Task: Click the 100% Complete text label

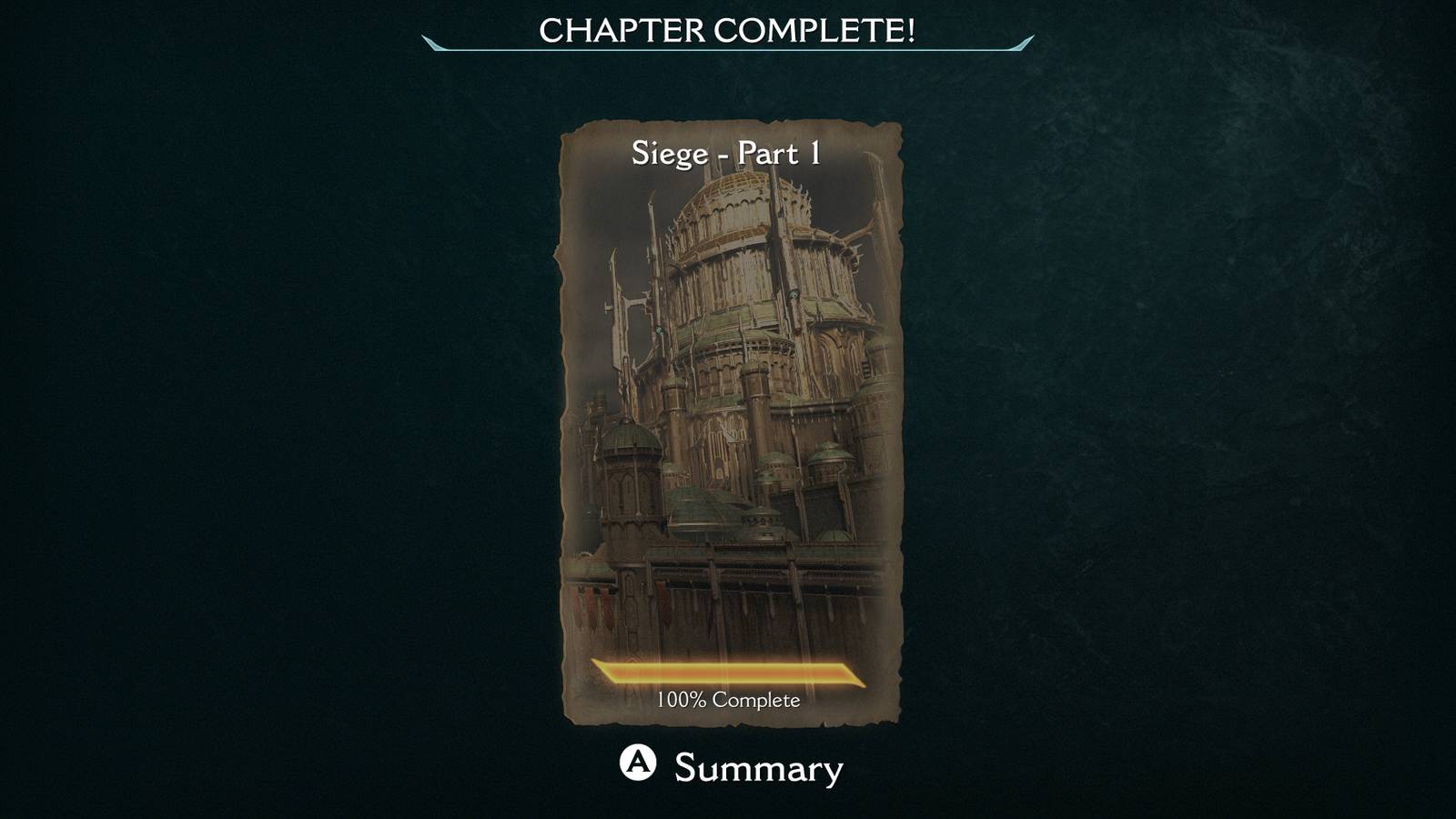Action: [x=728, y=702]
